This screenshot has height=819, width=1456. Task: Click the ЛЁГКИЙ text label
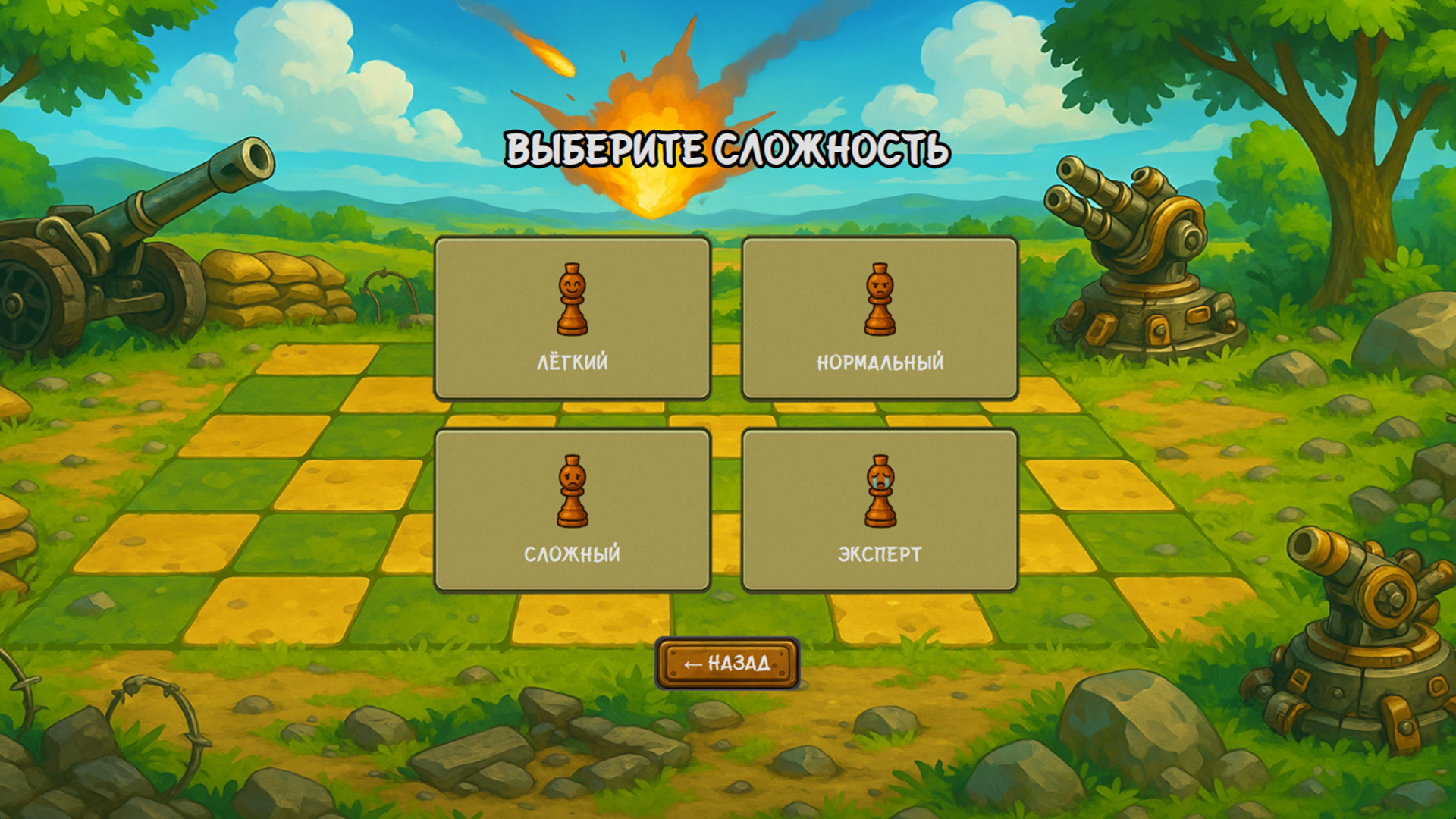tap(573, 362)
